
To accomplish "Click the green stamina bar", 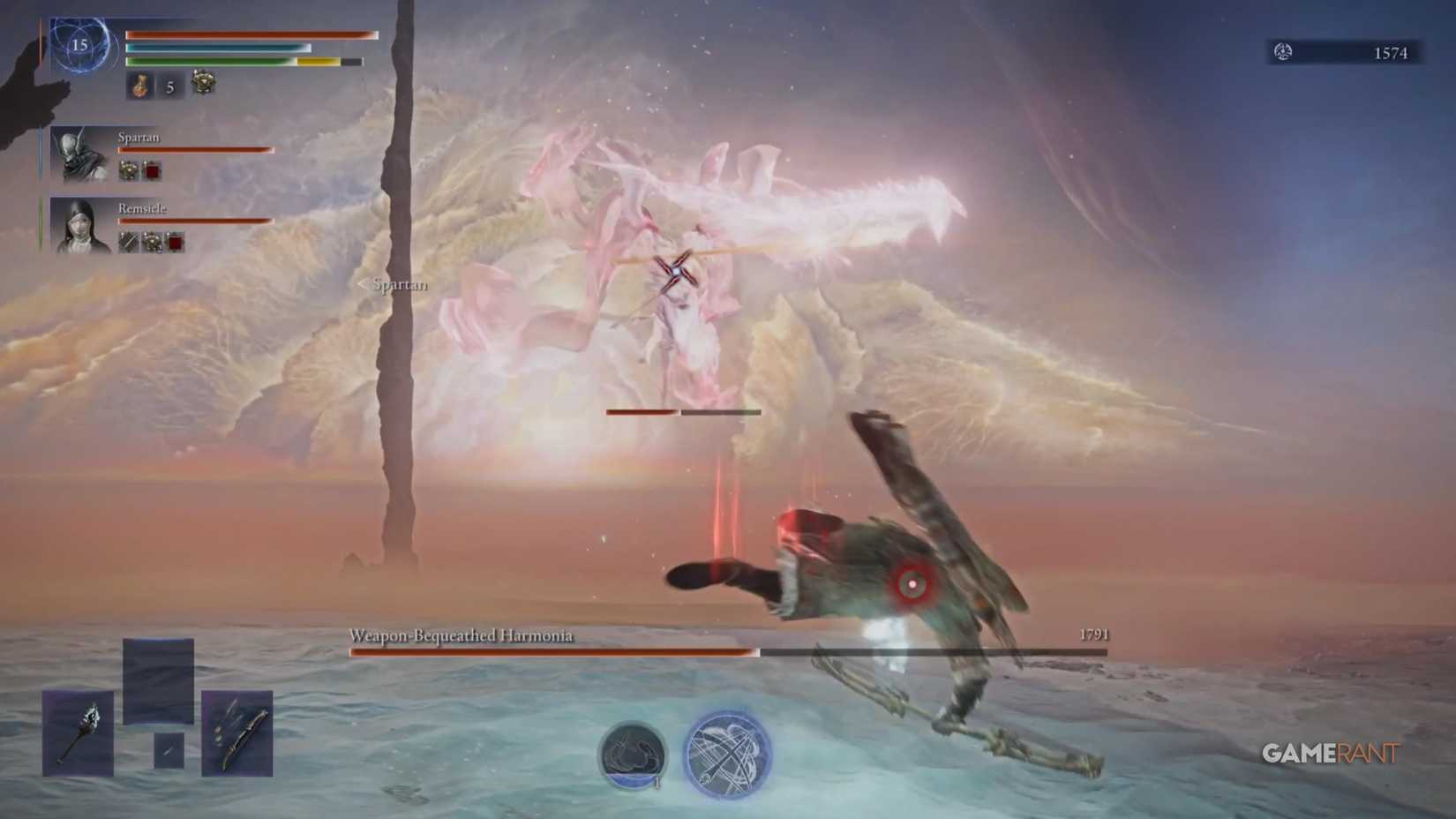I will tap(212, 62).
